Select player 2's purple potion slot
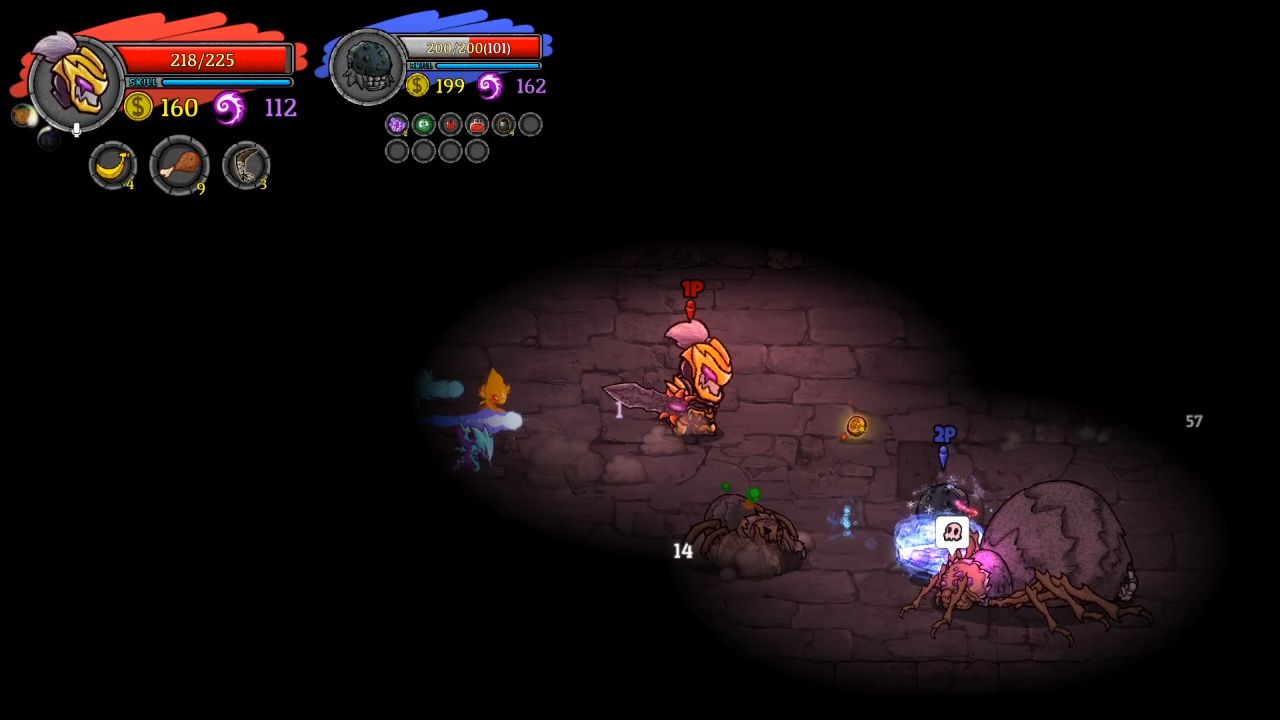Viewport: 1280px width, 720px height. (x=397, y=124)
